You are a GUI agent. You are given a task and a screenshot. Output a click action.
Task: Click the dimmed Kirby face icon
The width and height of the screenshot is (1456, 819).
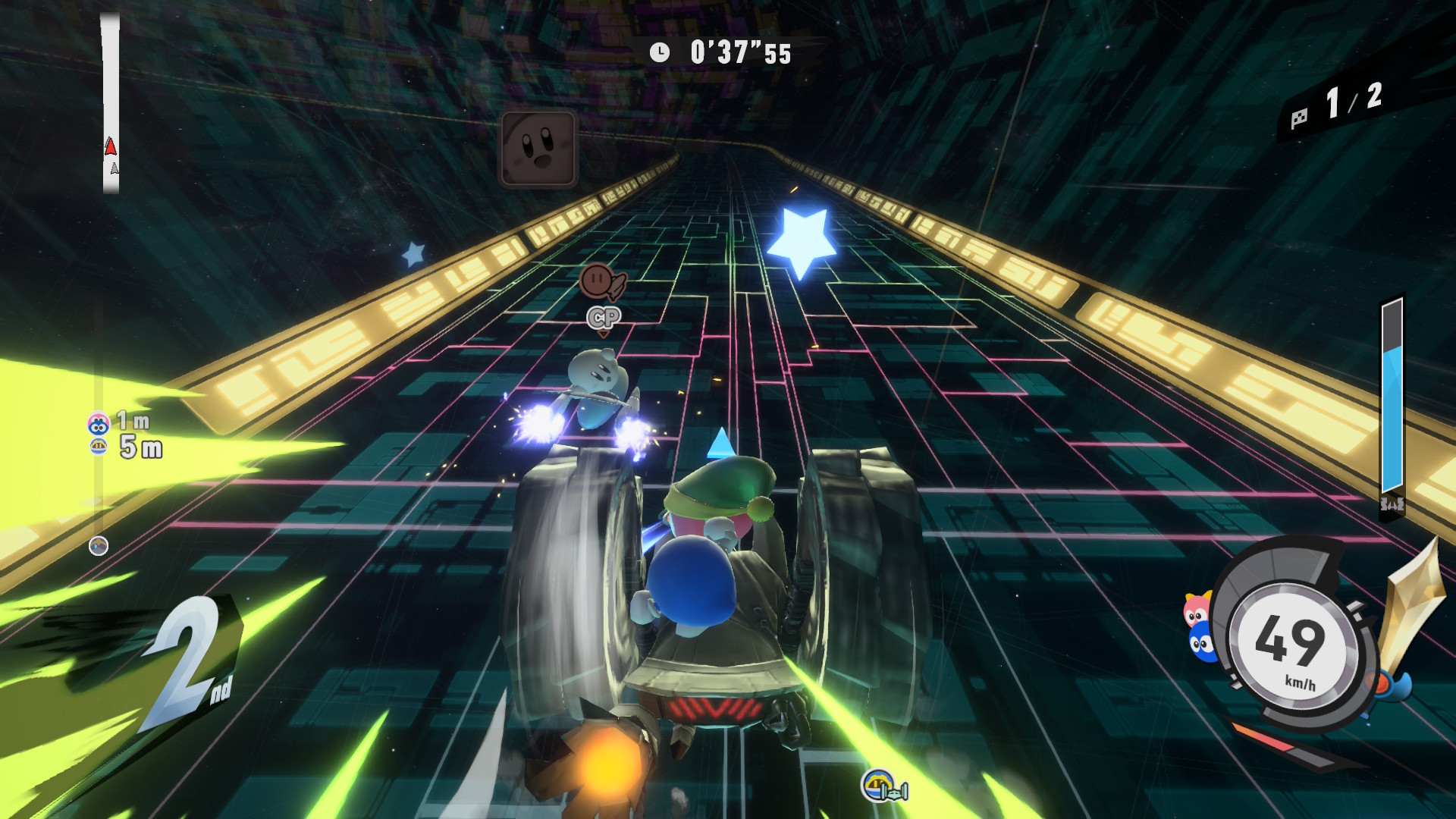pos(538,149)
